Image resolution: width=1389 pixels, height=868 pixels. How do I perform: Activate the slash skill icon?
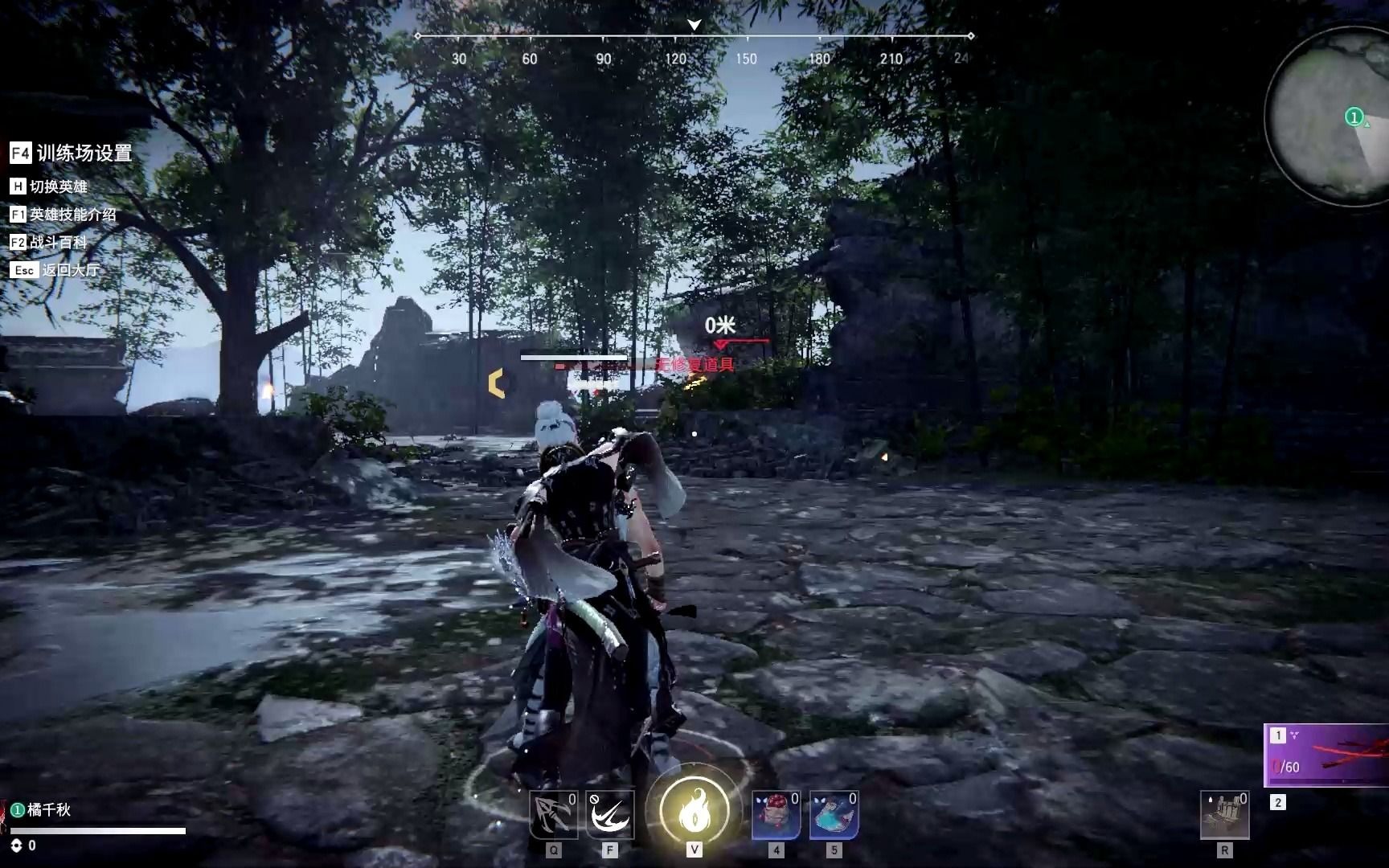610,815
